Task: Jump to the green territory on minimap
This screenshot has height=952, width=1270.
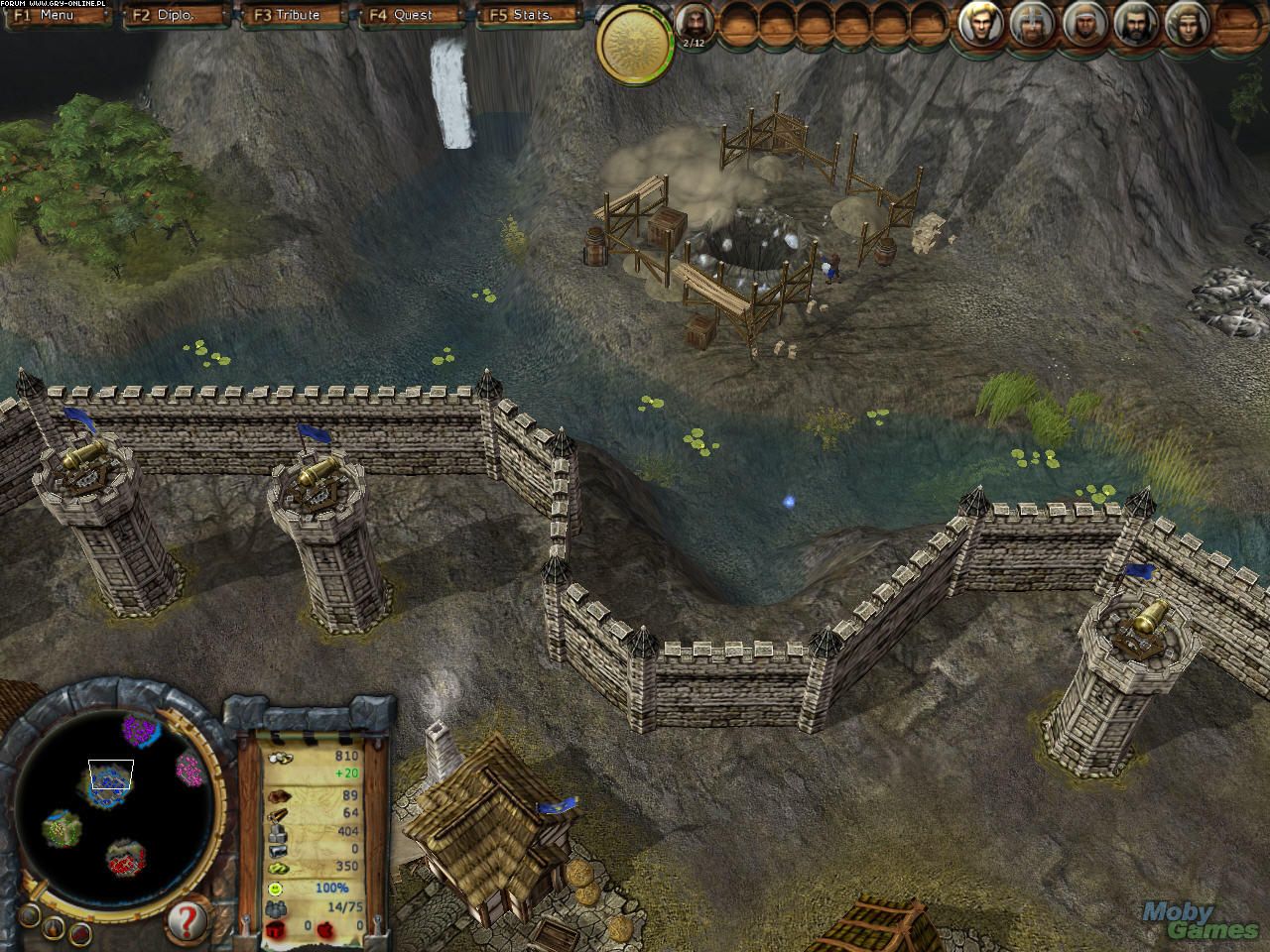Action: (x=62, y=825)
